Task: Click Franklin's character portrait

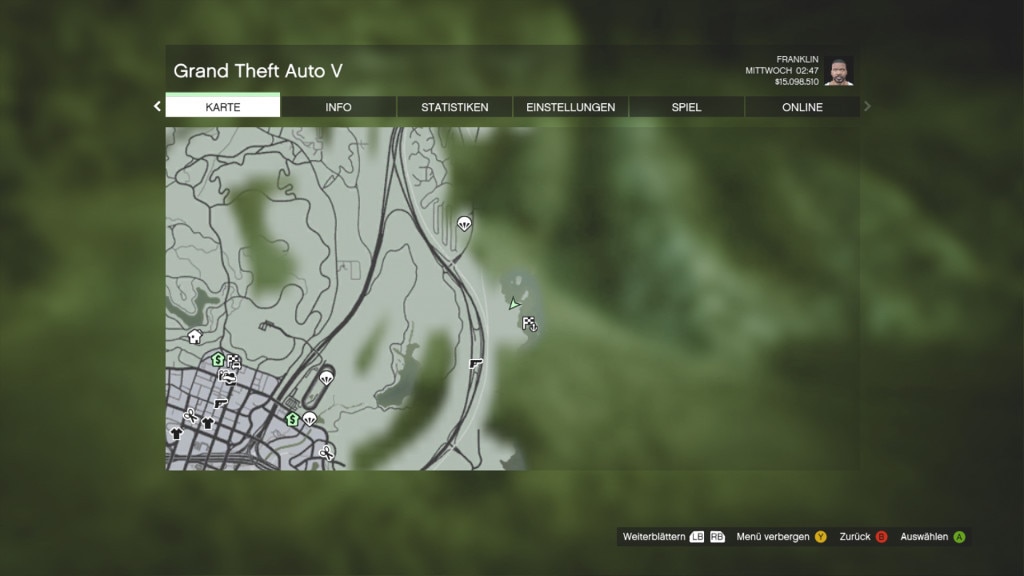Action: click(x=839, y=71)
